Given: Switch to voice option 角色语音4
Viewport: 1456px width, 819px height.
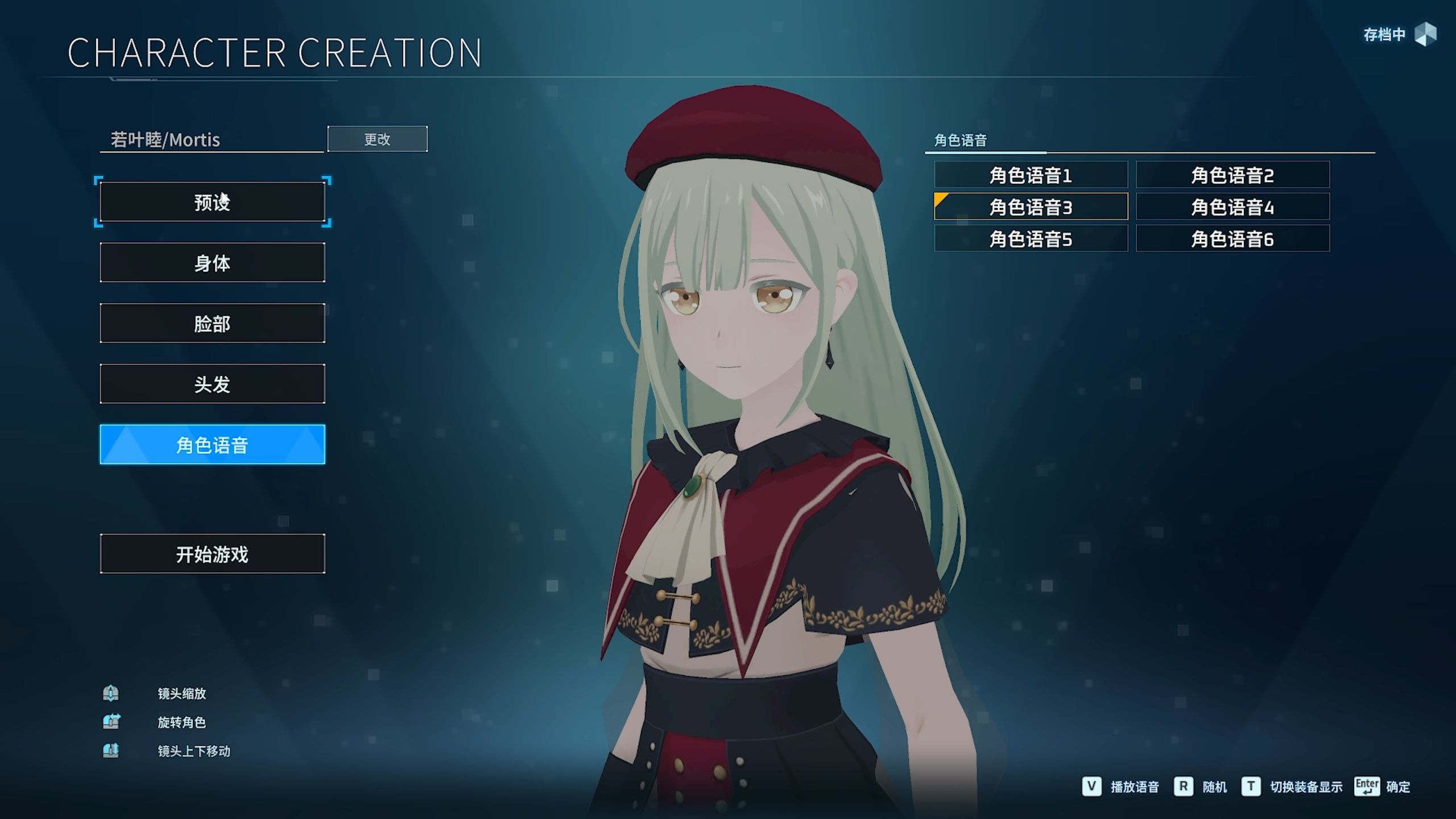Looking at the screenshot, I should point(1232,206).
